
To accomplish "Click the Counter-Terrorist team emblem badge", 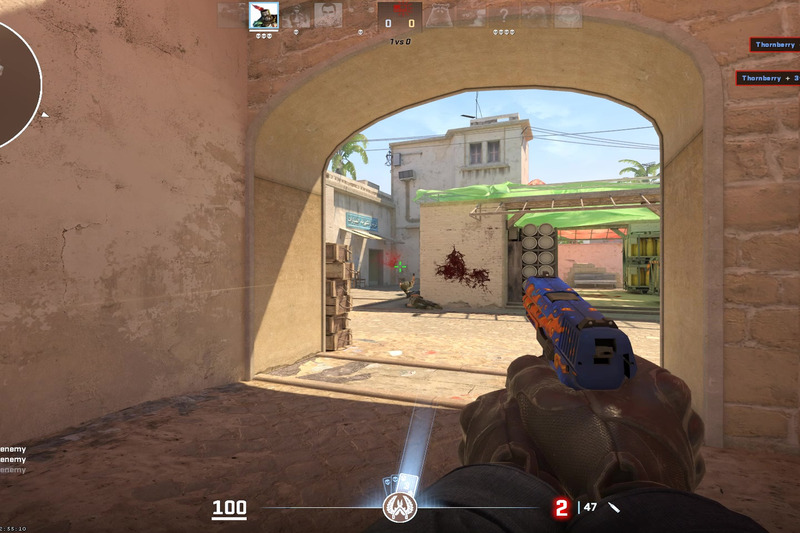I will pos(400,508).
